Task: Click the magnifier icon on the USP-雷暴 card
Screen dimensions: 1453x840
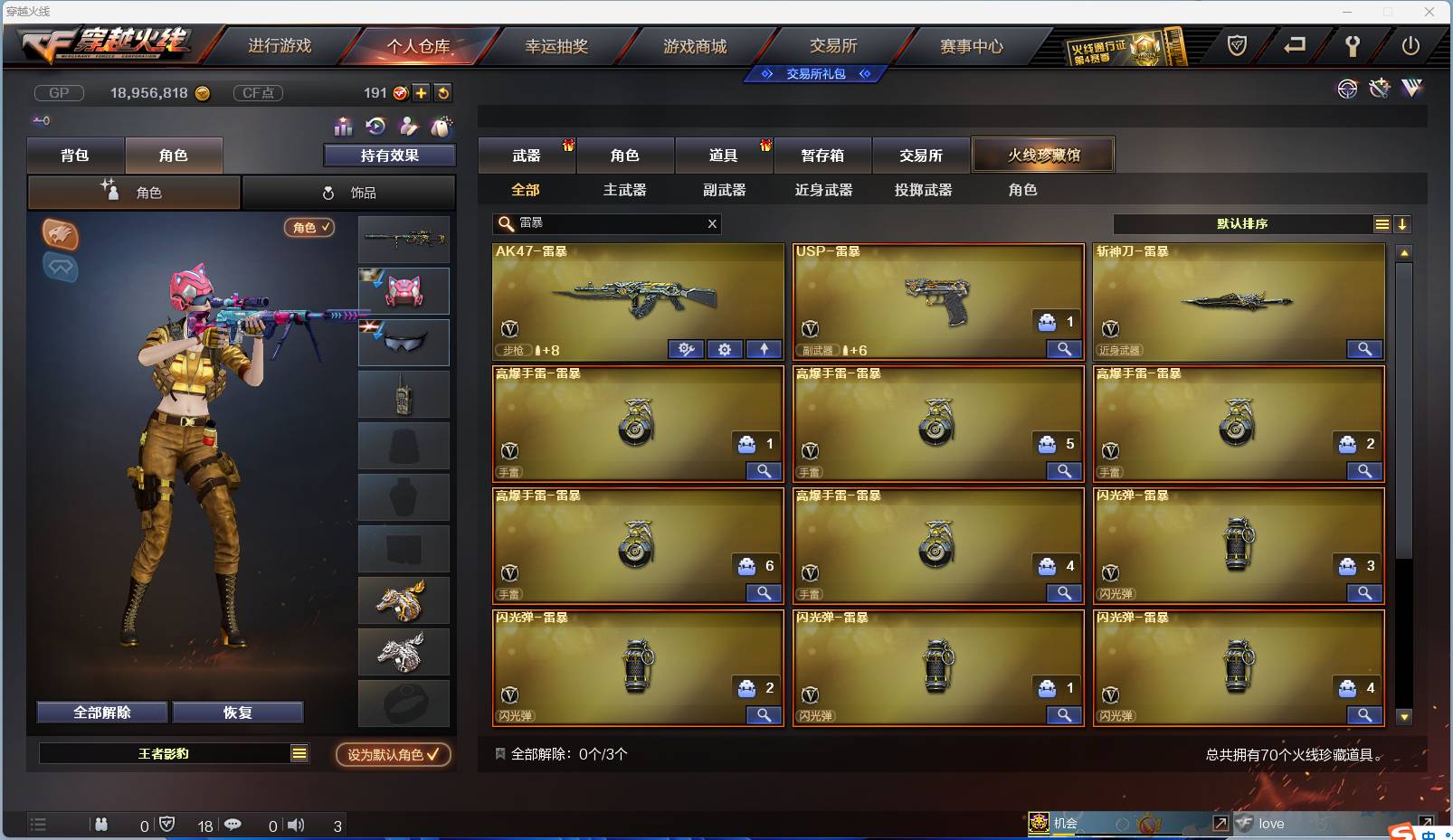Action: click(x=1065, y=349)
